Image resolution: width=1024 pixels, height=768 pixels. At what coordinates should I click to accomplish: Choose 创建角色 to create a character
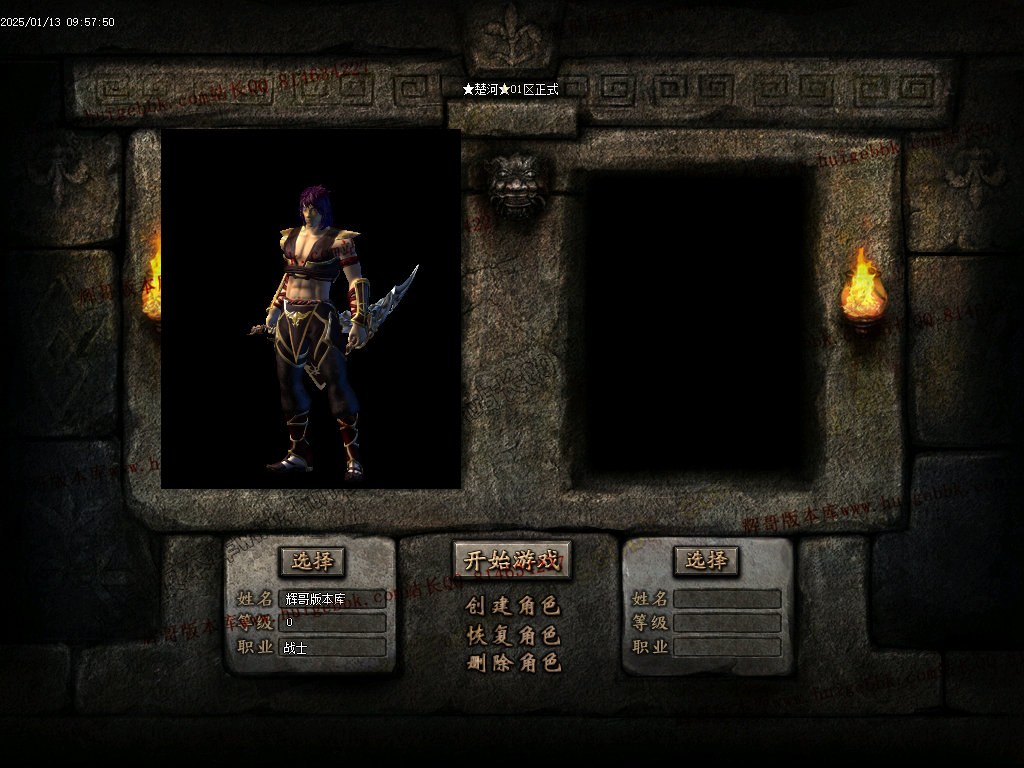click(x=513, y=606)
